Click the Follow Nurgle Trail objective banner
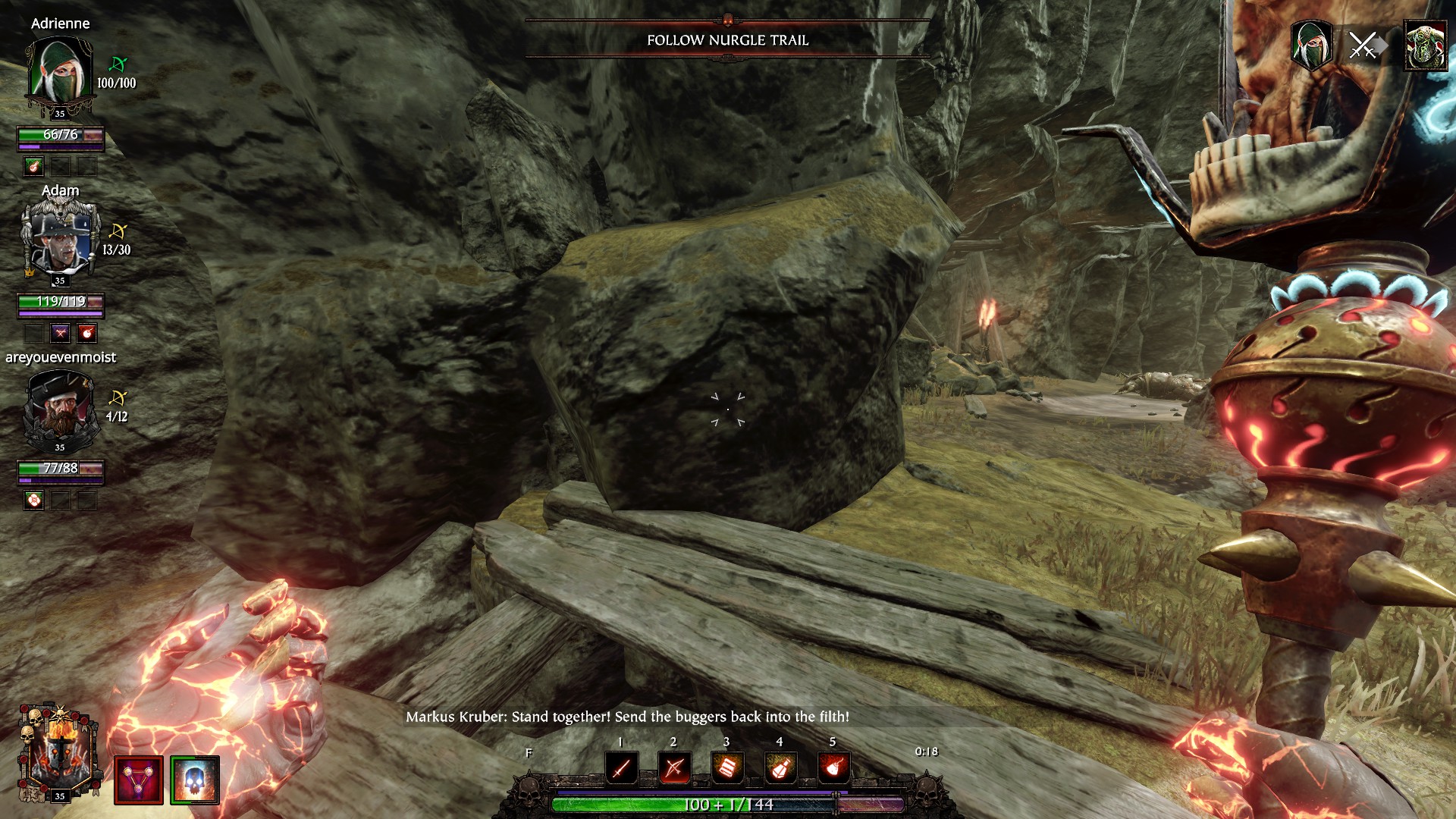The image size is (1456, 819). pos(727,40)
